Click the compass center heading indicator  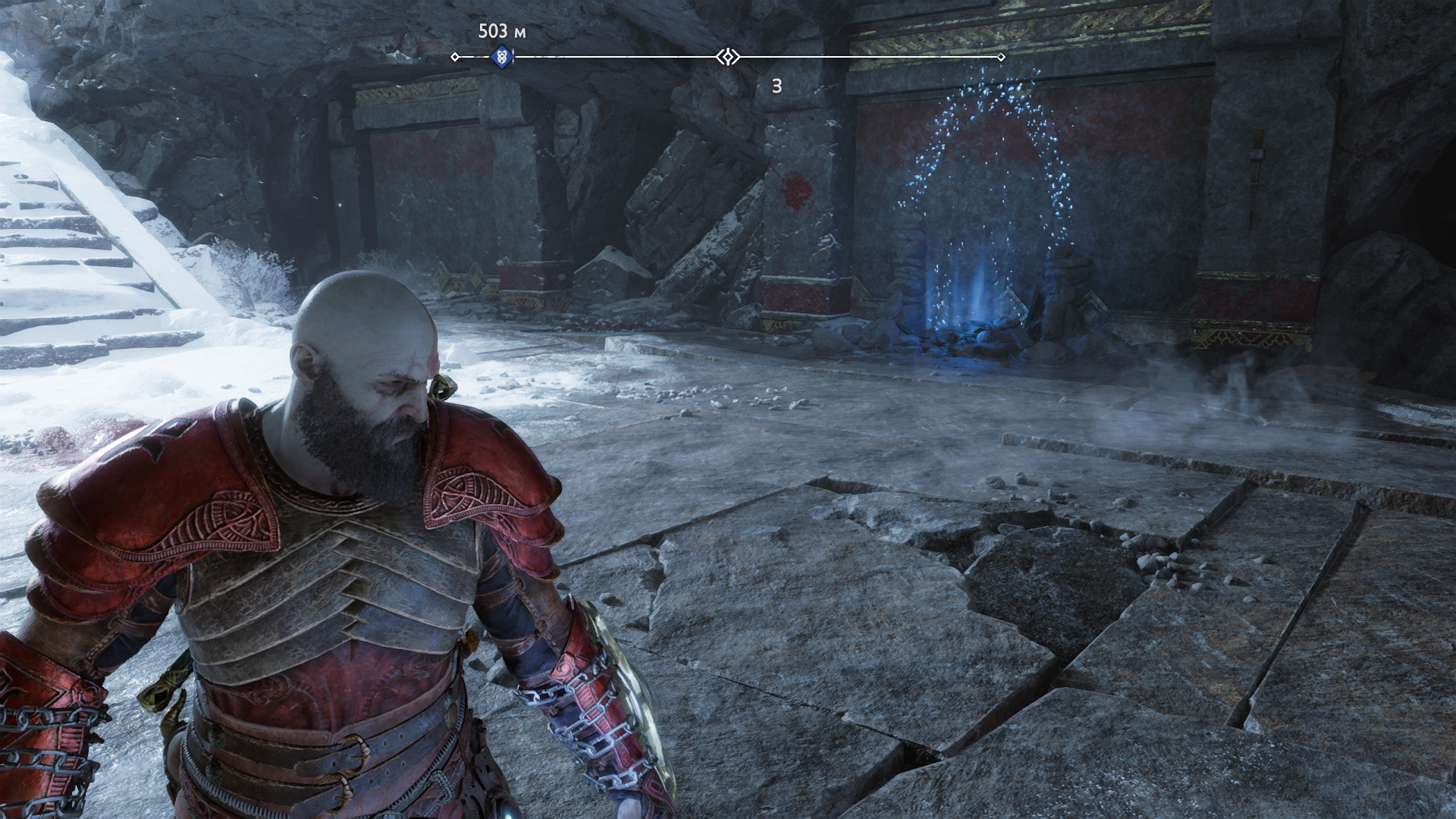727,57
